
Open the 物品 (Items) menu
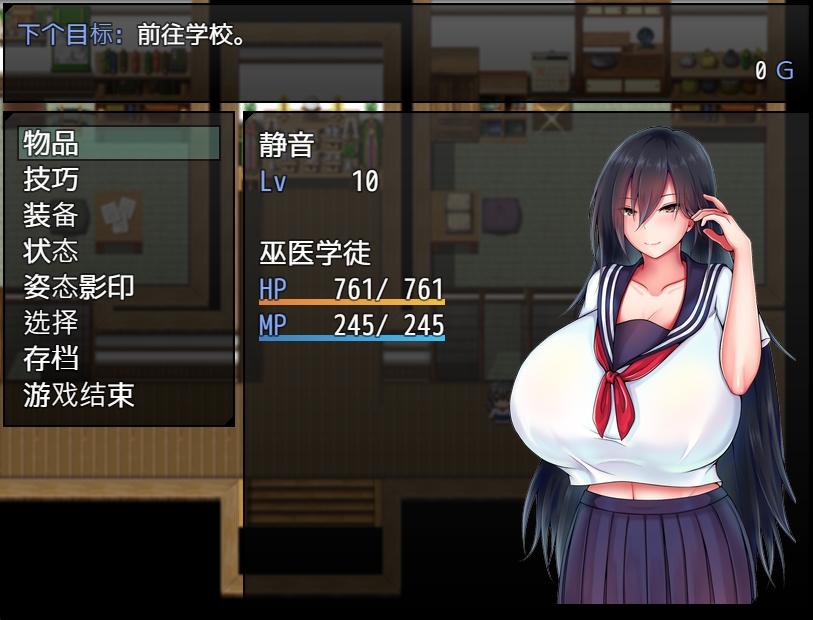[x=119, y=143]
